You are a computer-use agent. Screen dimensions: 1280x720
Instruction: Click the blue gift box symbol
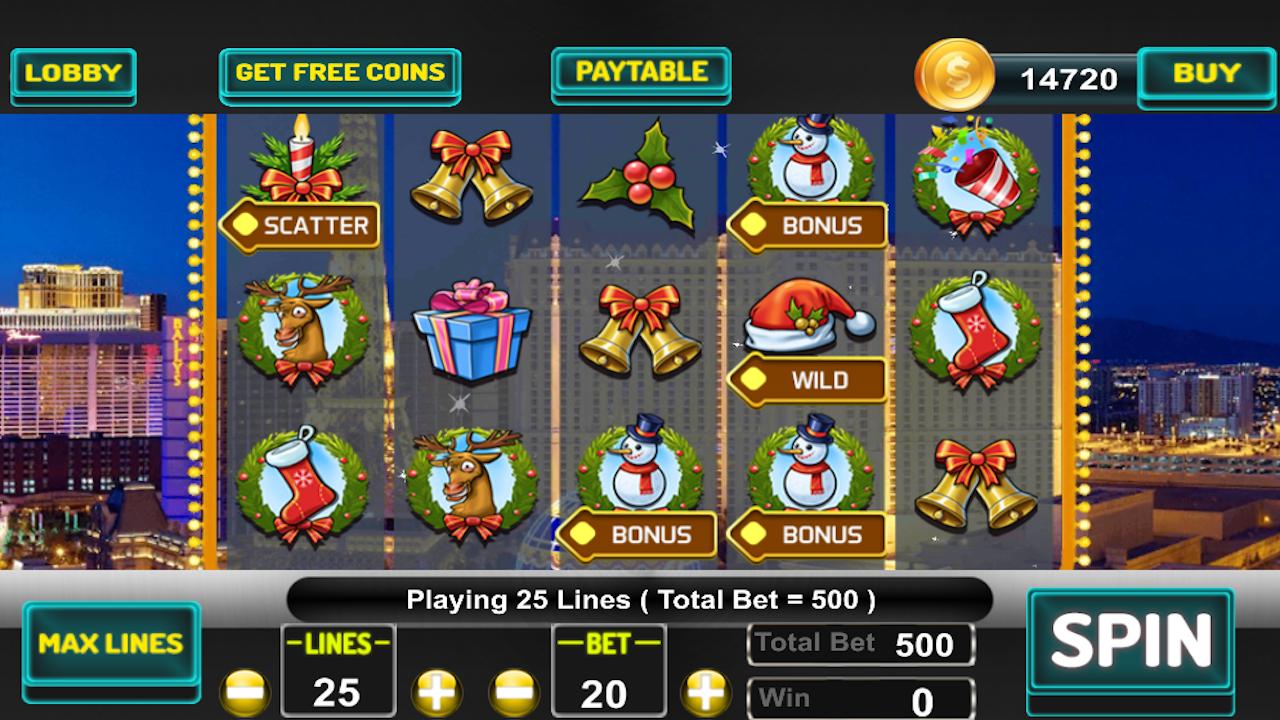click(x=470, y=330)
